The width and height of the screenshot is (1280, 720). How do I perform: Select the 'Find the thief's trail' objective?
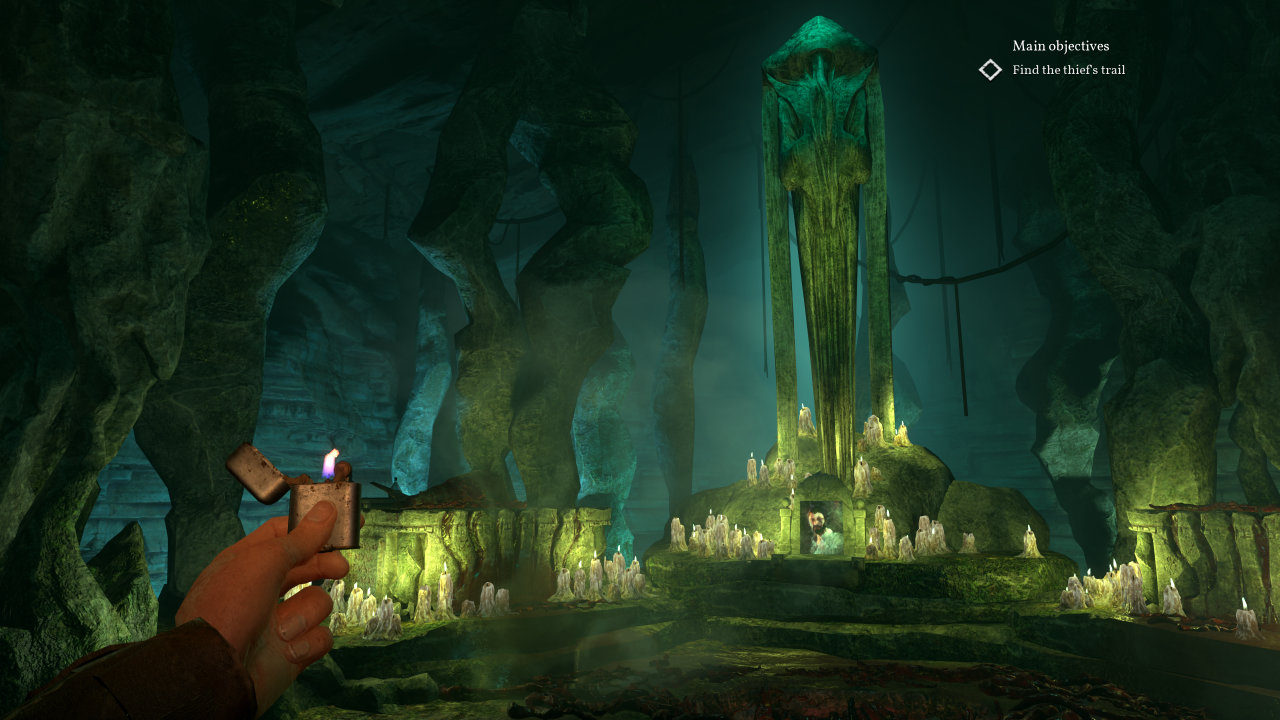(1068, 70)
